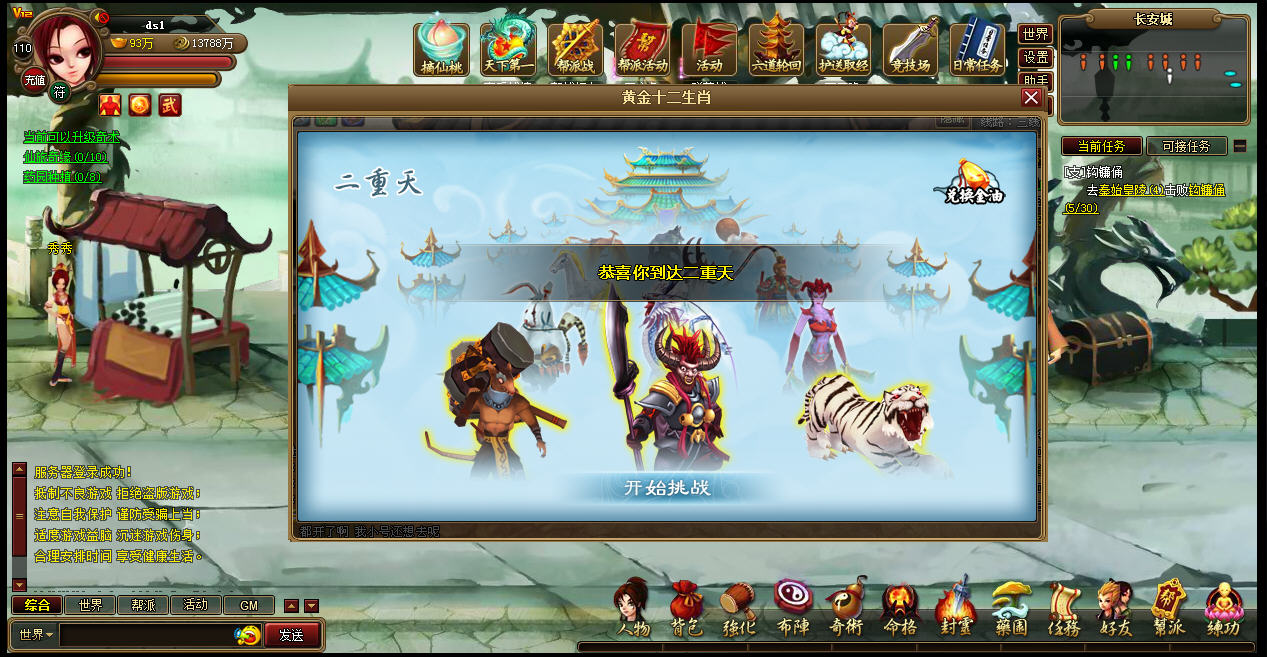
Task: Open the 强化 enhancement menu
Action: click(739, 609)
